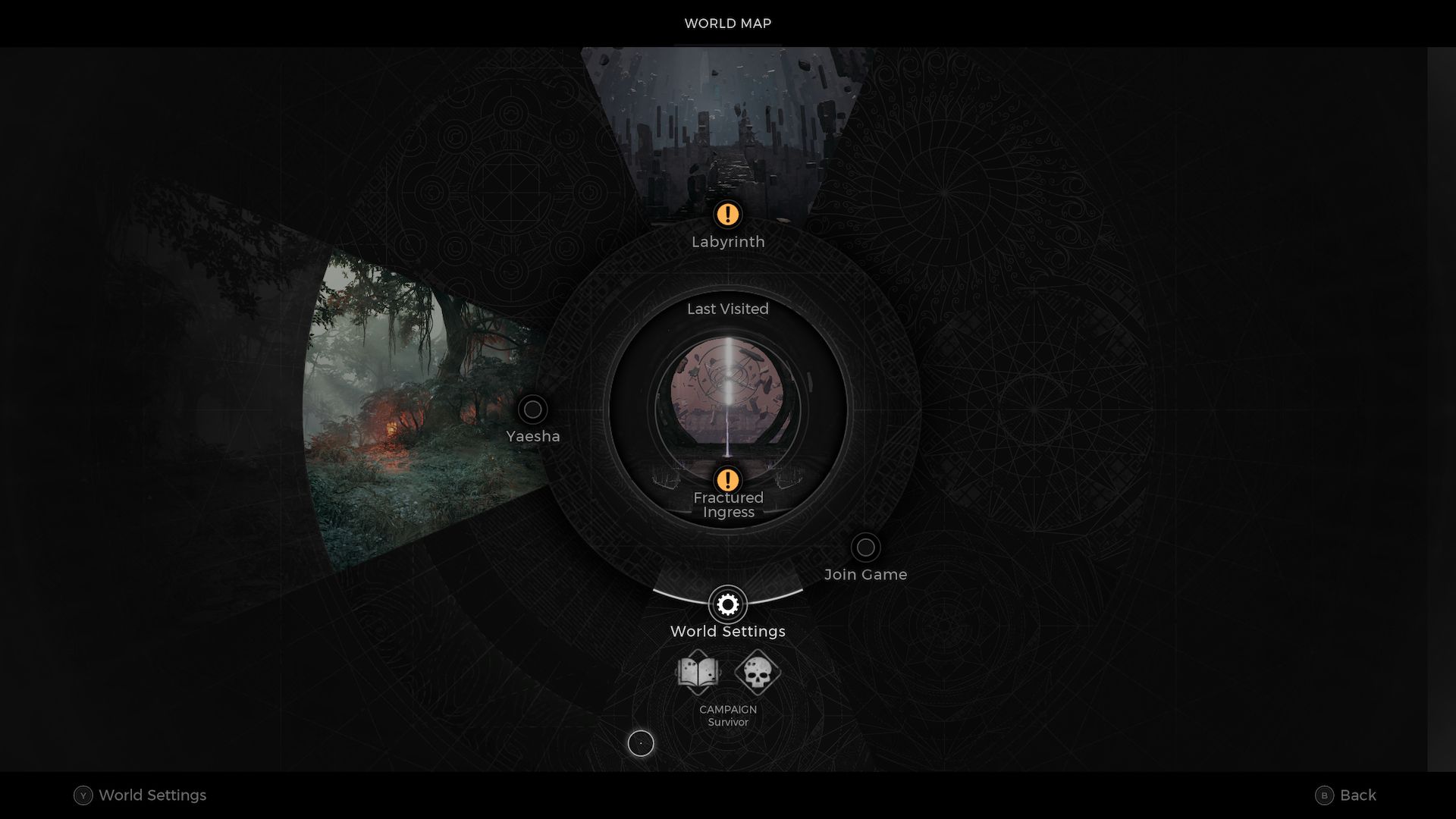1456x819 pixels.
Task: Click the small hollow circle below World Settings
Action: tap(641, 744)
